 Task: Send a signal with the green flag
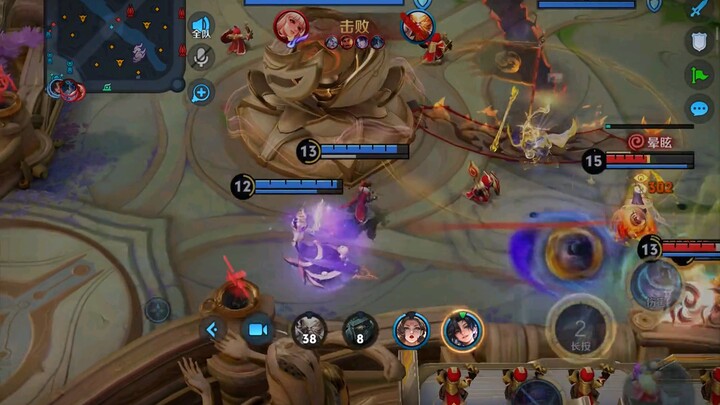coord(697,75)
